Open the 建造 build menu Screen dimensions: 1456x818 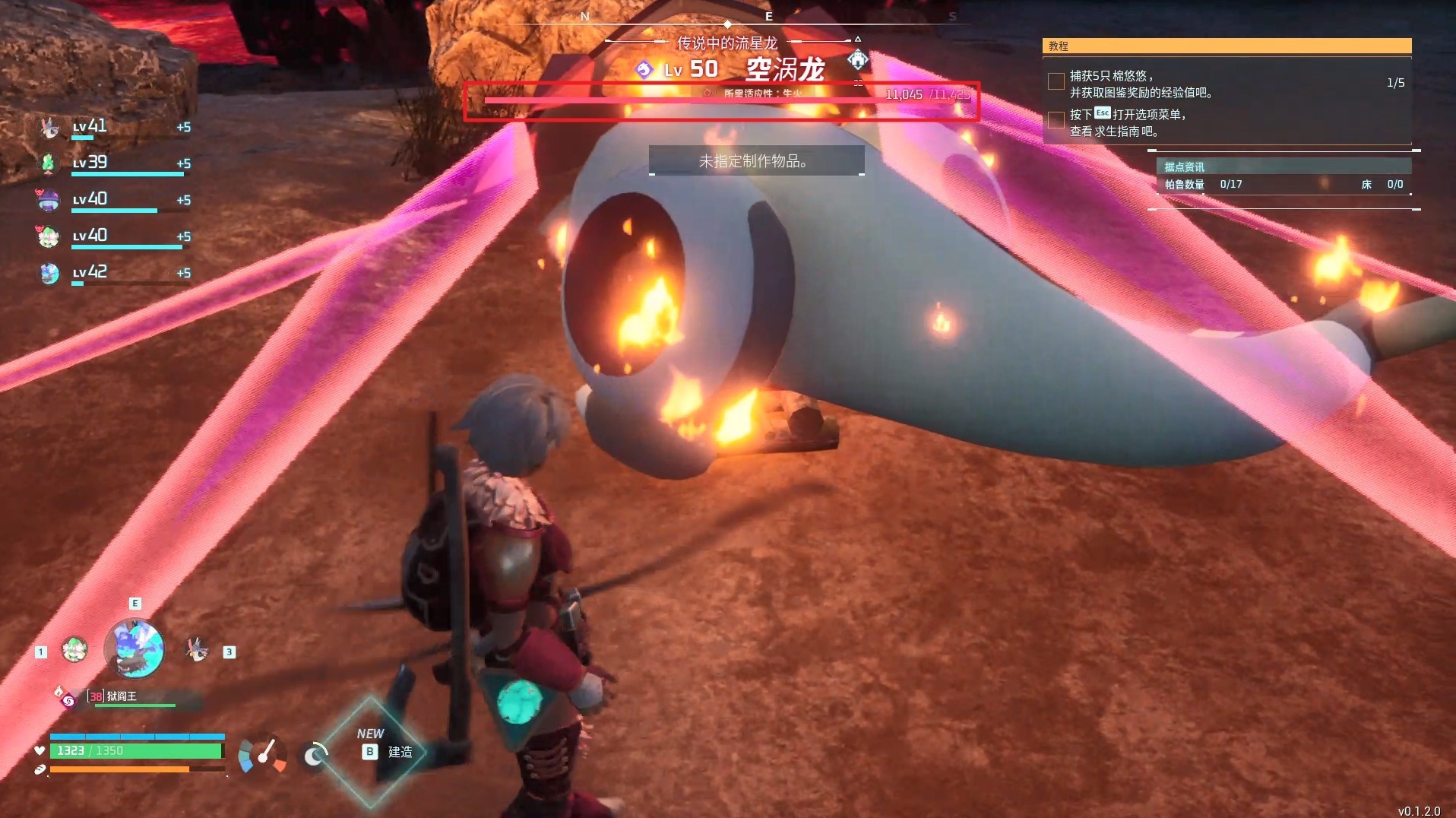coord(388,752)
